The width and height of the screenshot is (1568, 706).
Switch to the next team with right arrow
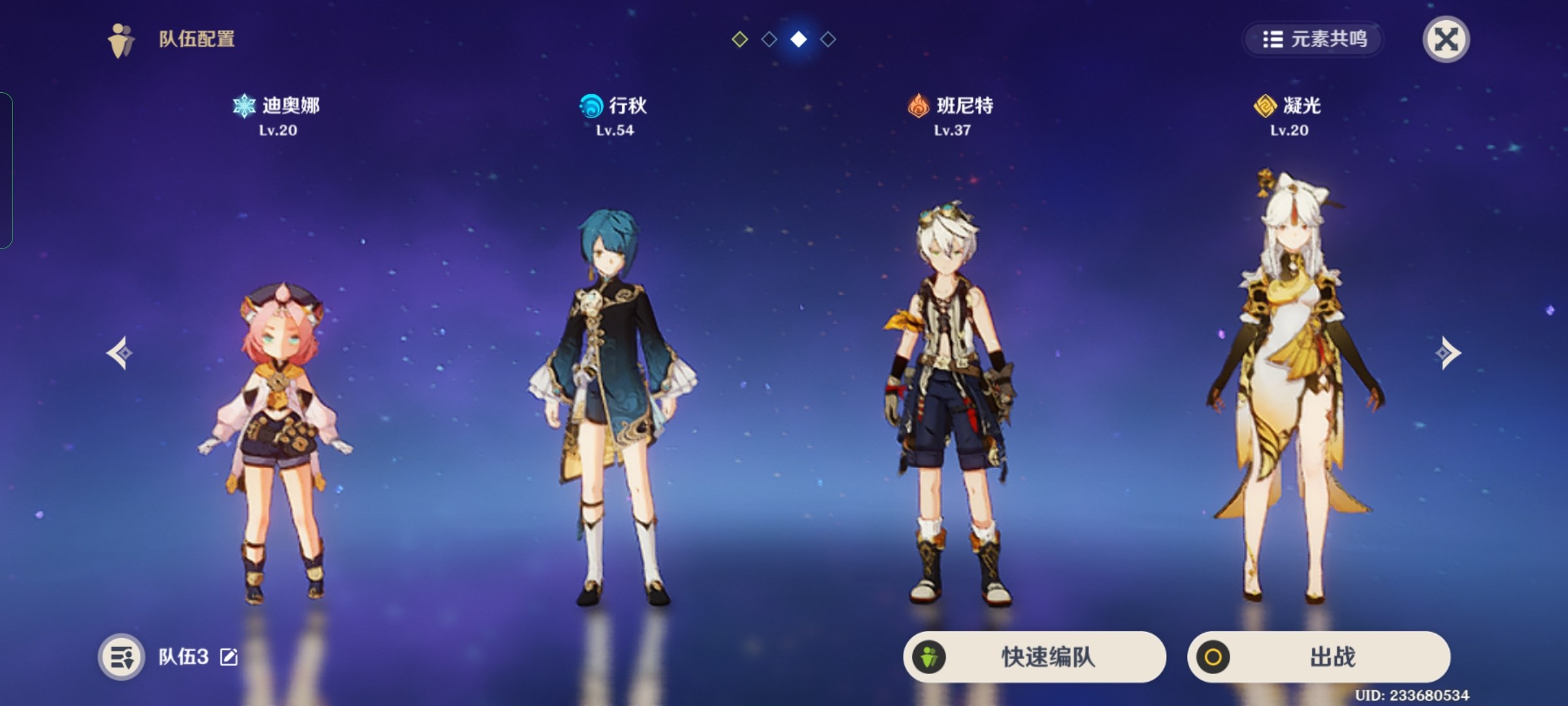[1448, 353]
